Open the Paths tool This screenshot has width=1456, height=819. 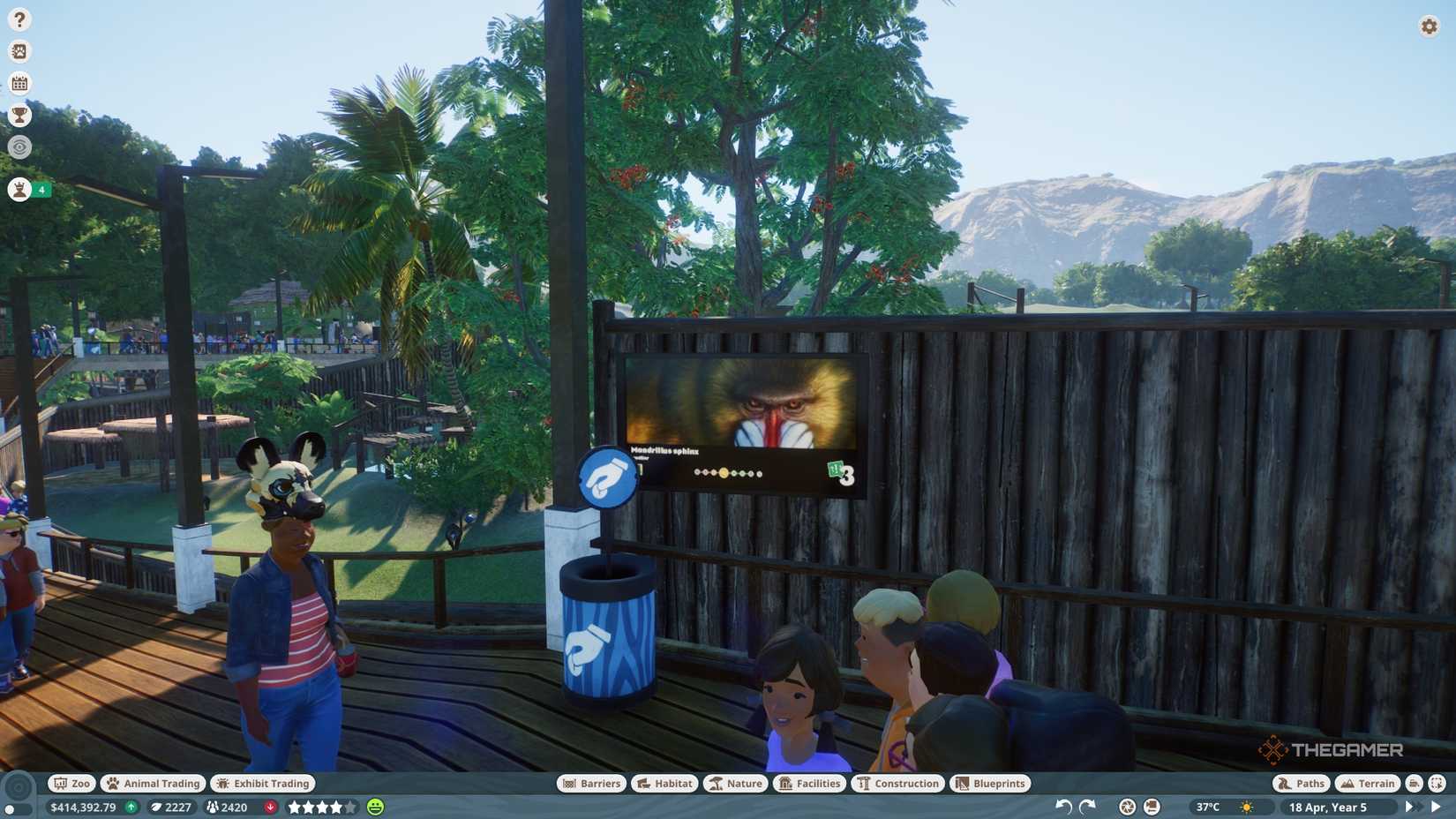1301,783
